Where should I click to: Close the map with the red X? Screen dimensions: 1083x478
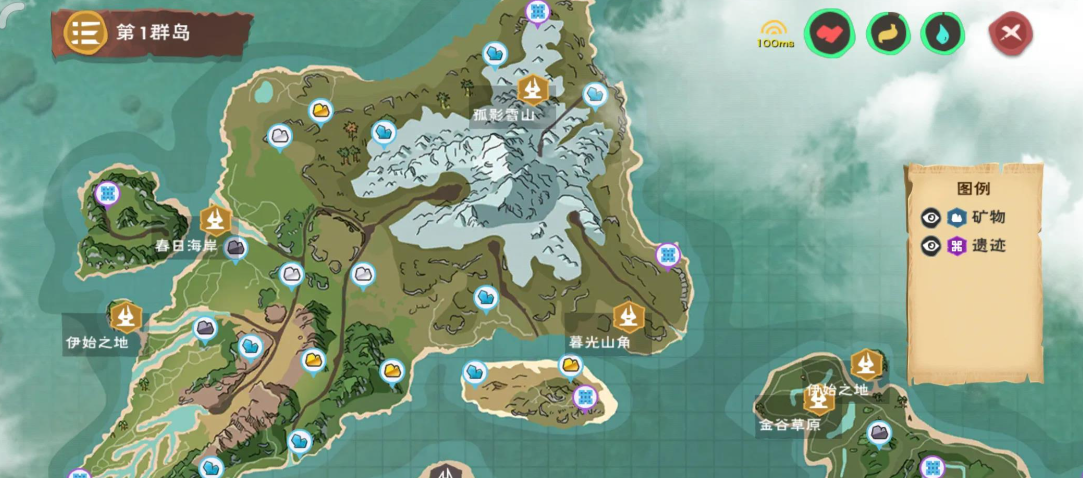[1010, 34]
